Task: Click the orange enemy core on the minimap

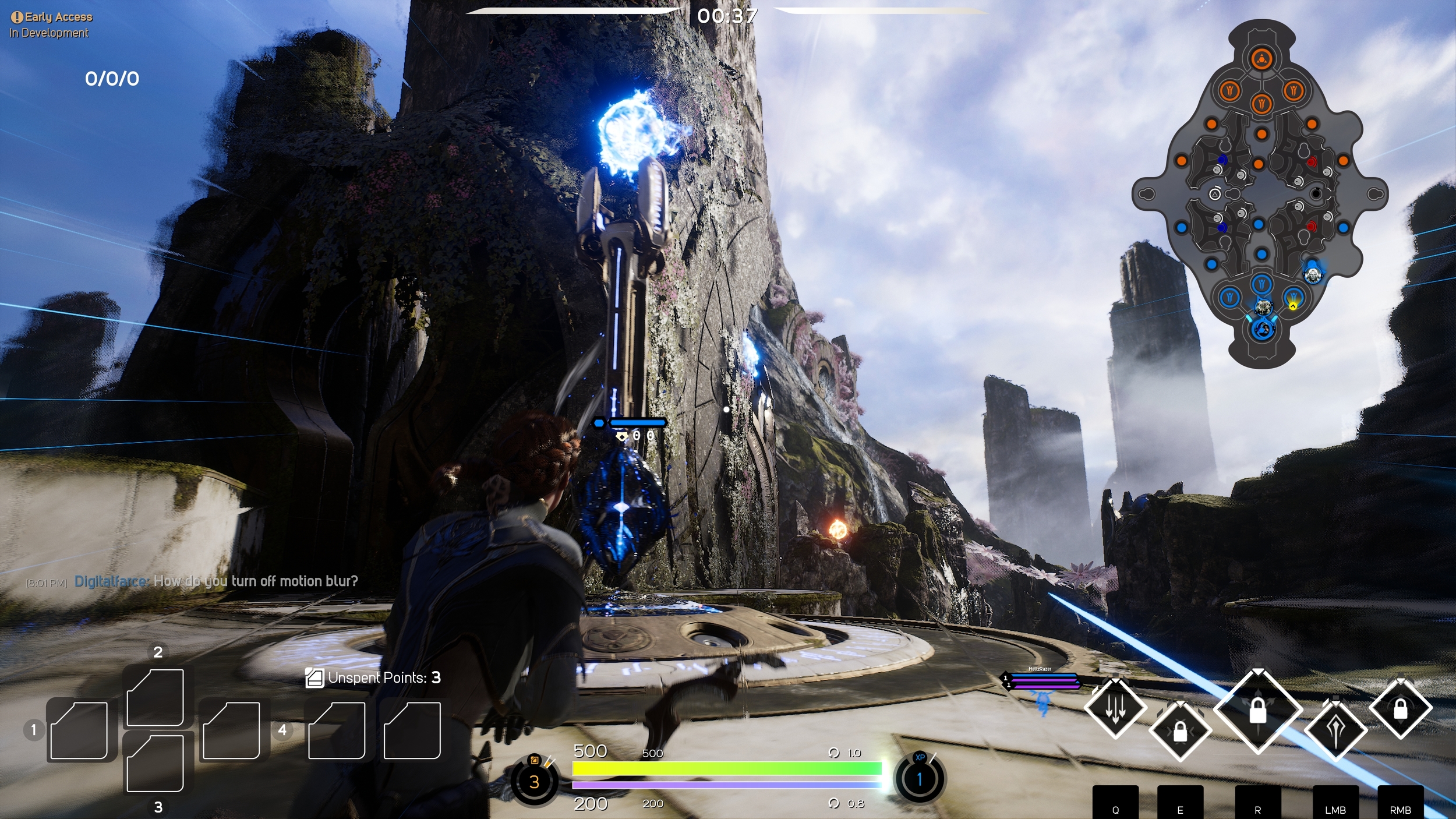Action: 1261,59
